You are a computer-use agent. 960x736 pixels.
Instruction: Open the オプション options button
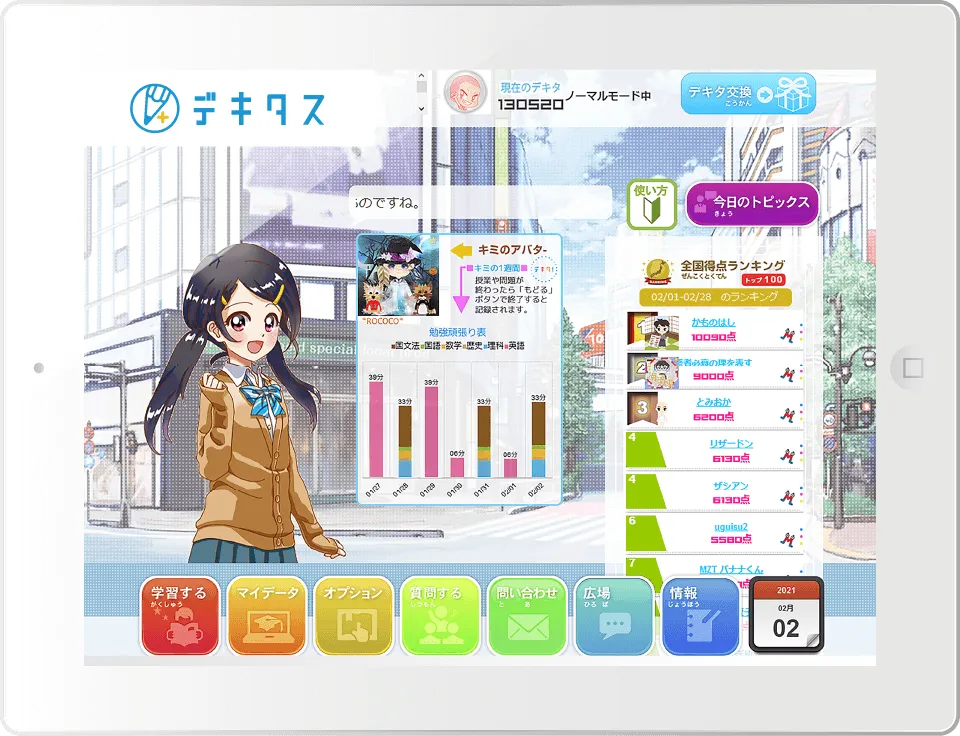click(x=354, y=616)
